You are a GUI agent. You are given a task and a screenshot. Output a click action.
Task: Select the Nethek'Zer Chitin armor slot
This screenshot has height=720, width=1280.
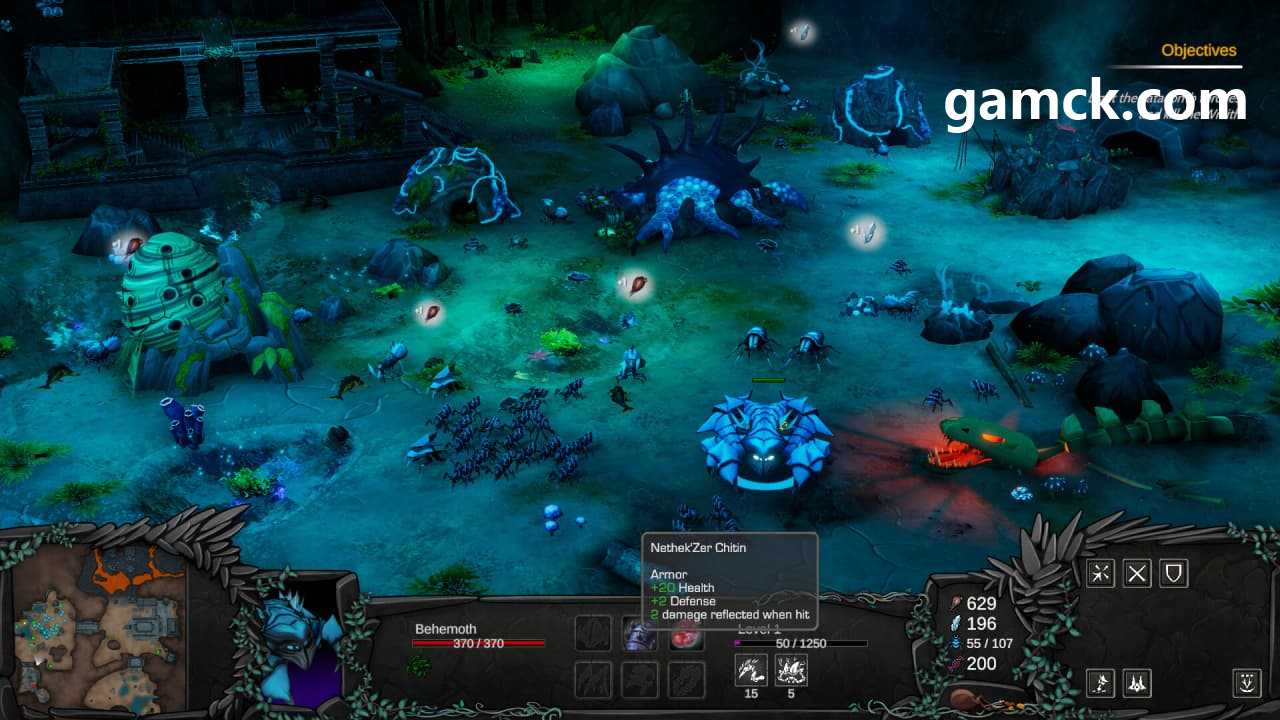639,634
